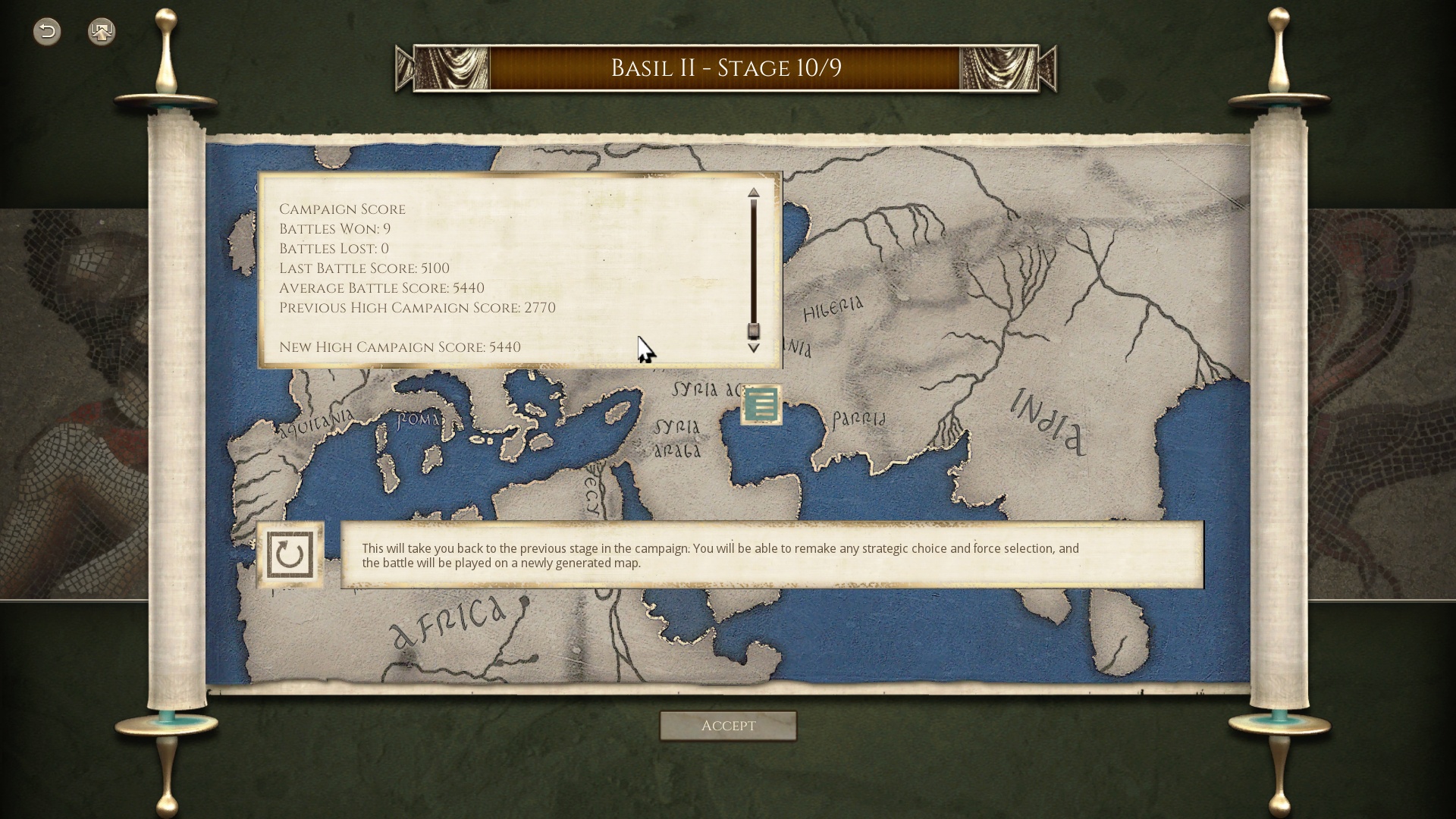Click the back arrow button
1456x819 pixels.
47,31
